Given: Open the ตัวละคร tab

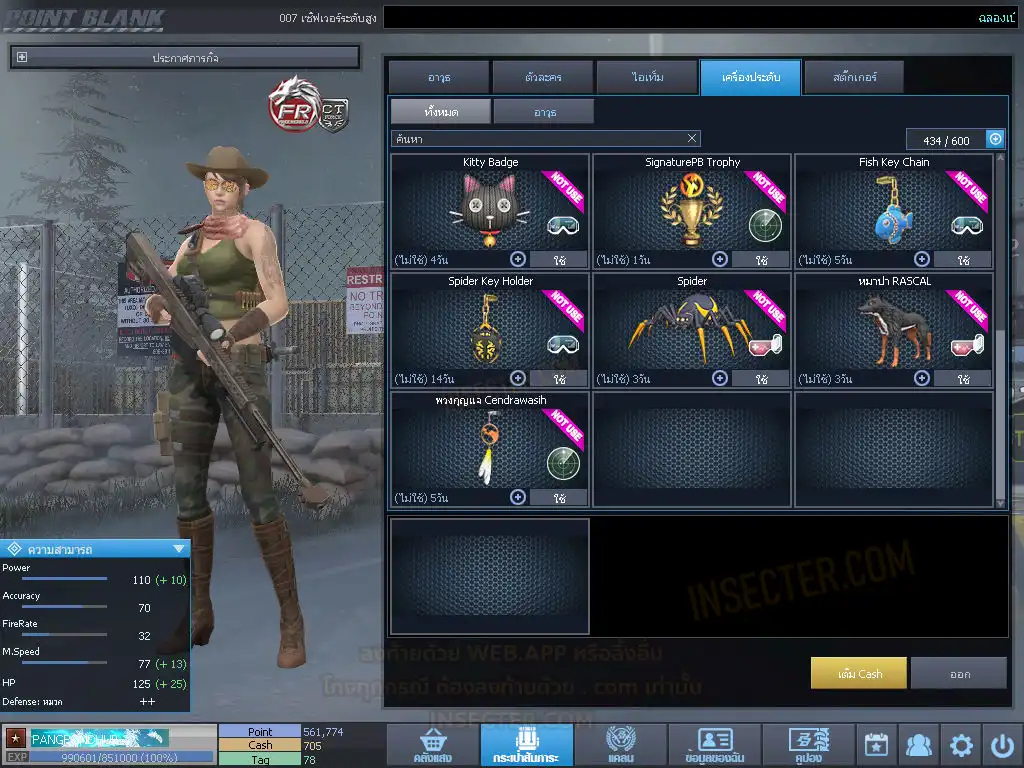Looking at the screenshot, I should coord(542,77).
